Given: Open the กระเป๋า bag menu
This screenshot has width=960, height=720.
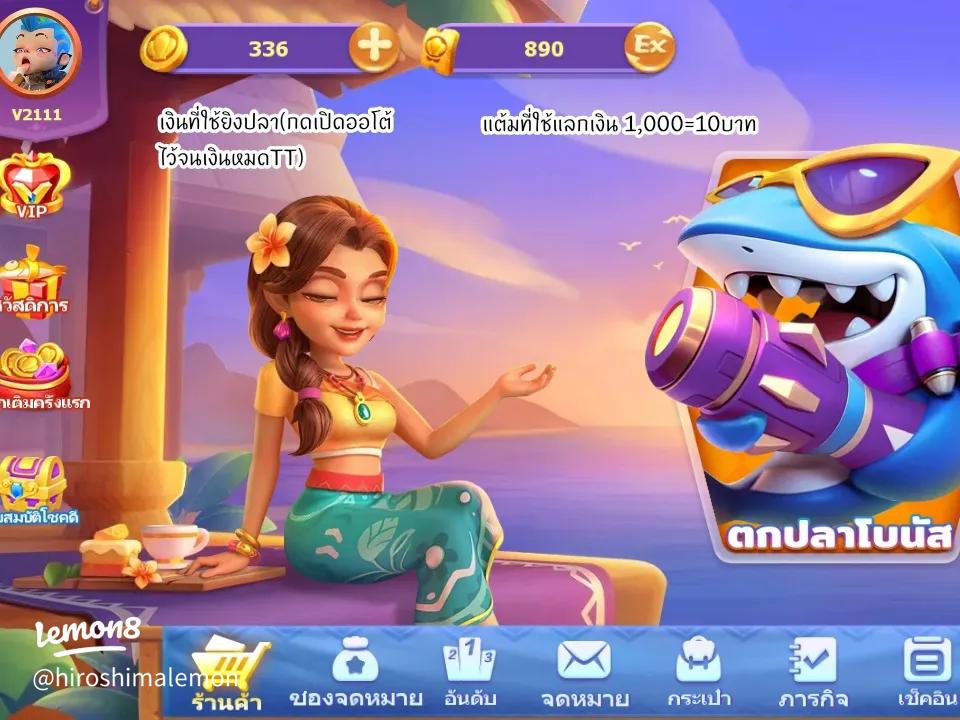Looking at the screenshot, I should tap(698, 672).
